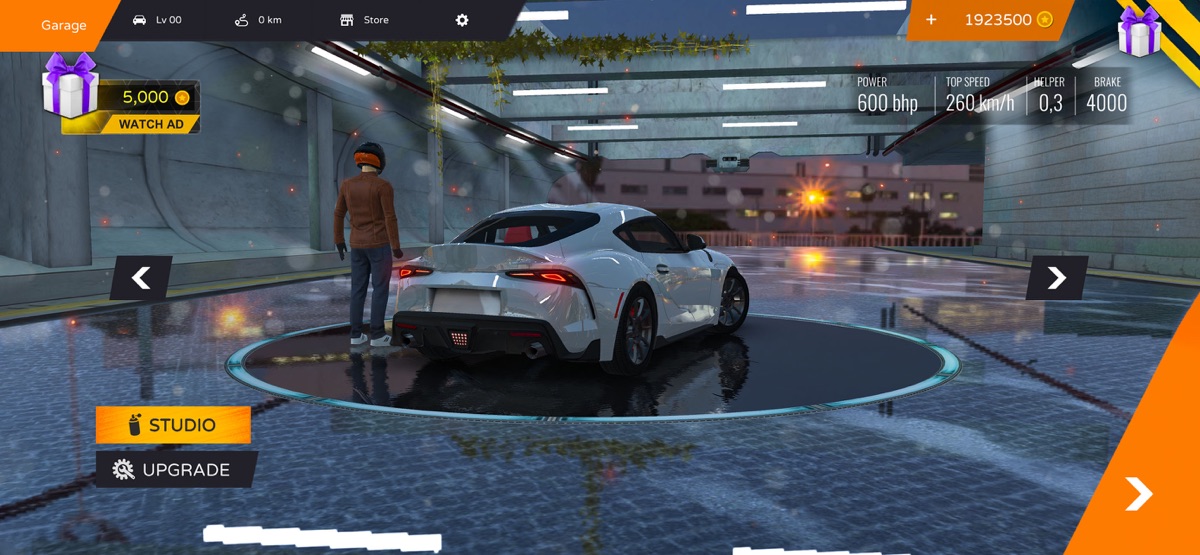Show the previous car with left arrow
Viewport: 1200px width, 555px height.
click(x=141, y=278)
